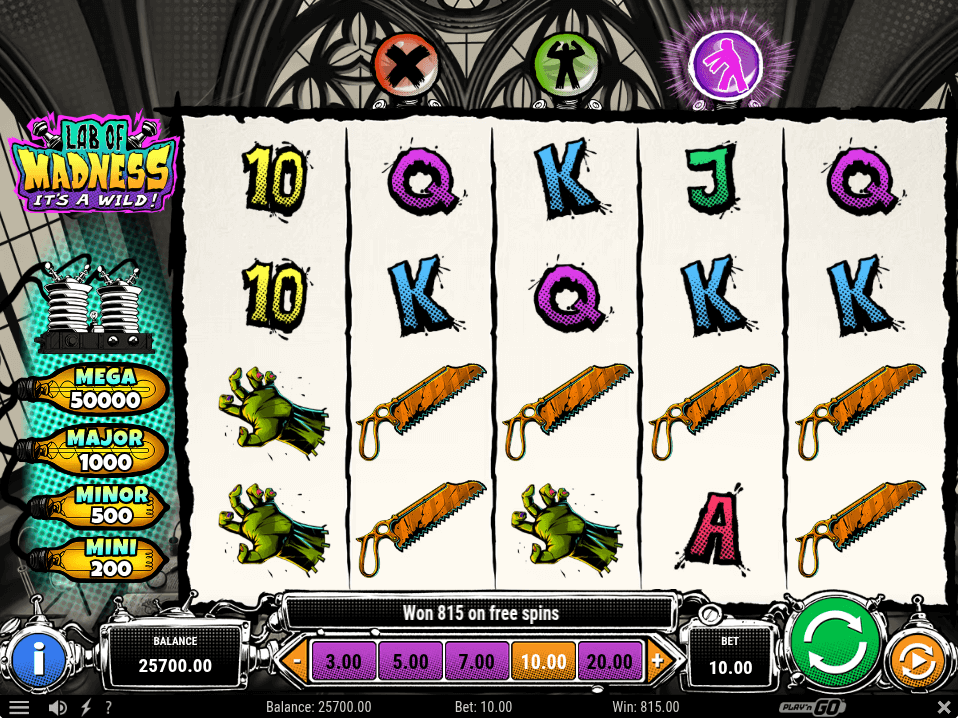Toggle sound with the speaker icon
958x718 pixels.
click(58, 707)
